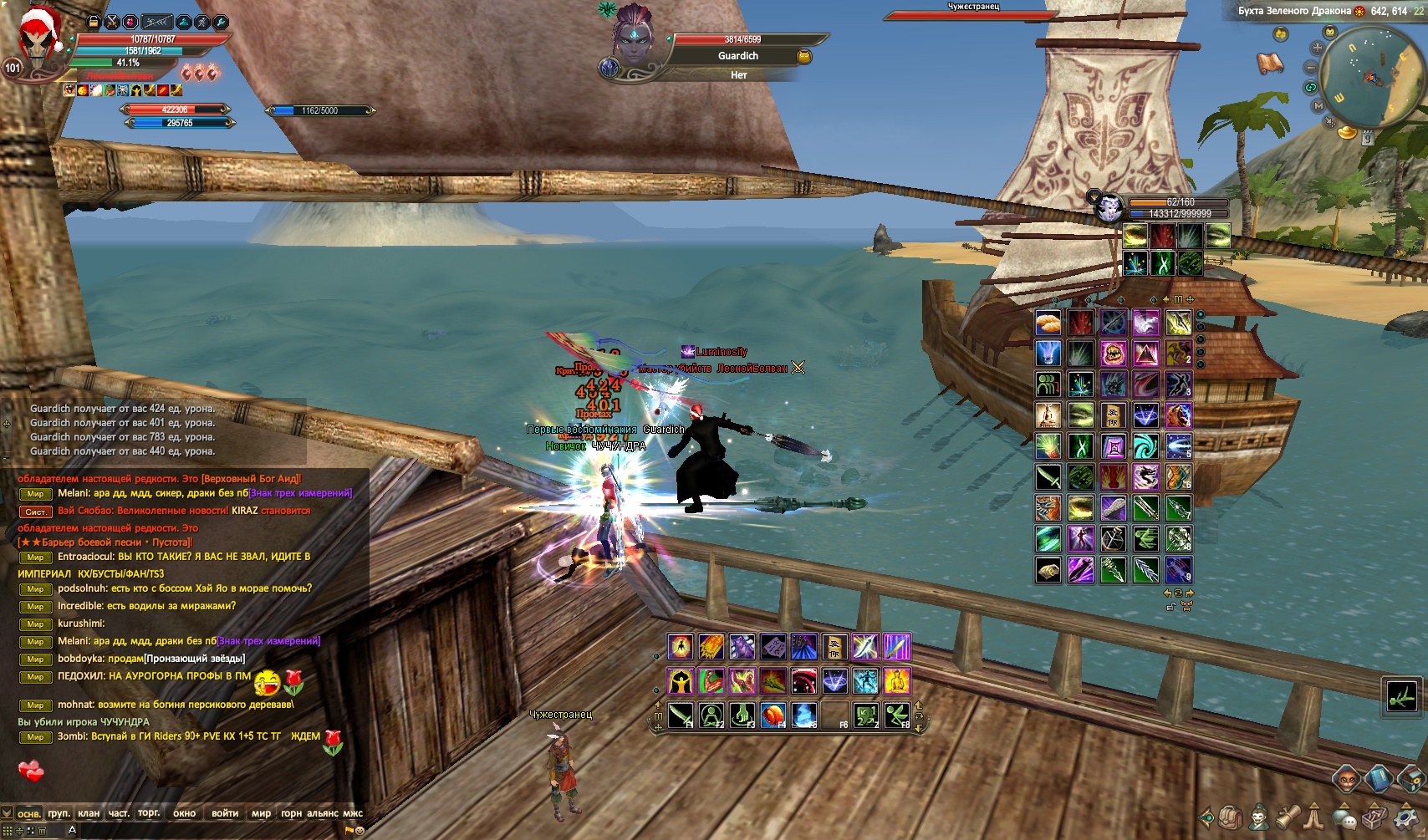This screenshot has width=1428, height=840.
Task: Open the speech bubbles social menu
Action: tap(1345, 817)
